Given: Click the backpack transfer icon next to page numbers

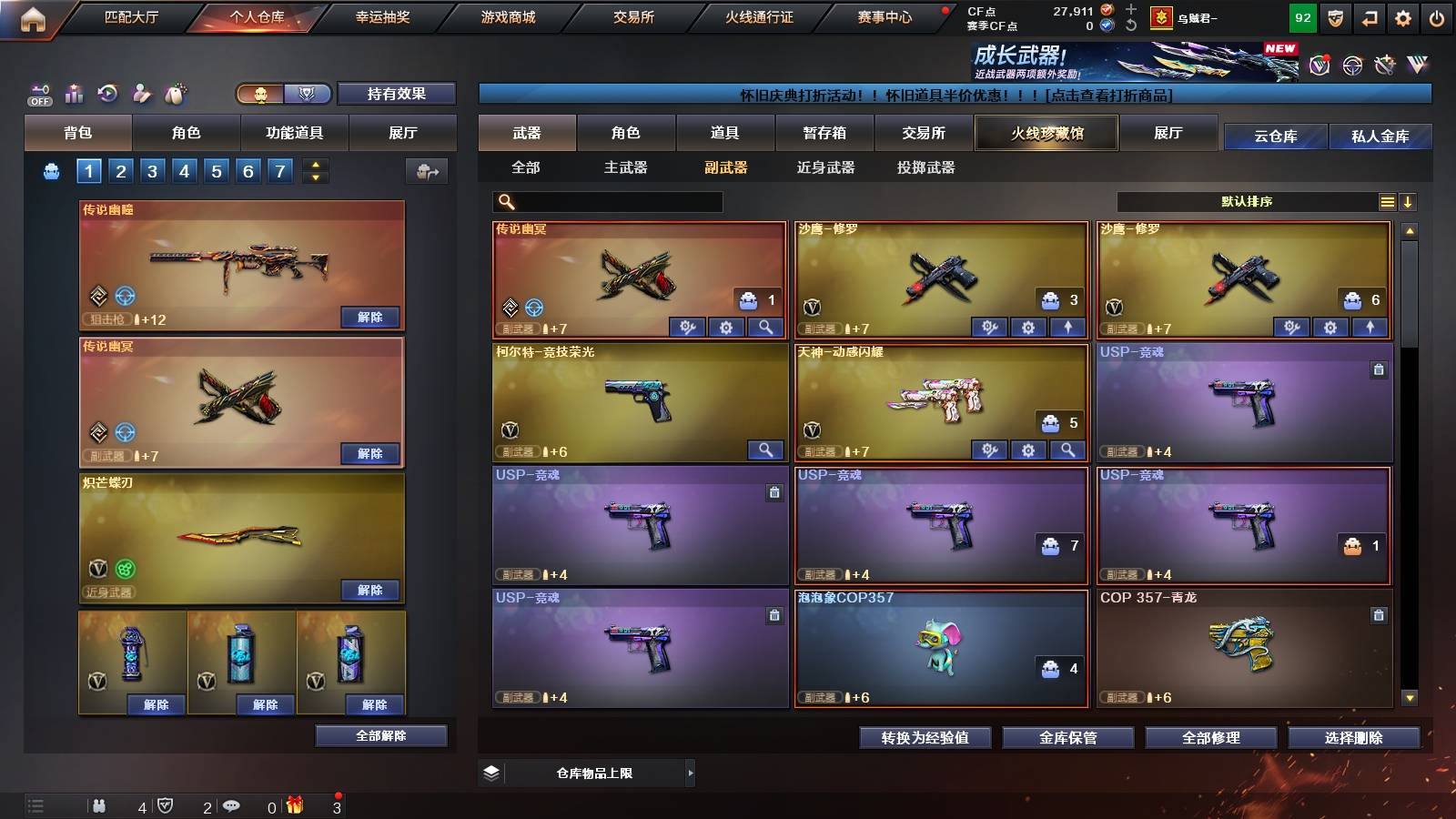Looking at the screenshot, I should pos(426,172).
